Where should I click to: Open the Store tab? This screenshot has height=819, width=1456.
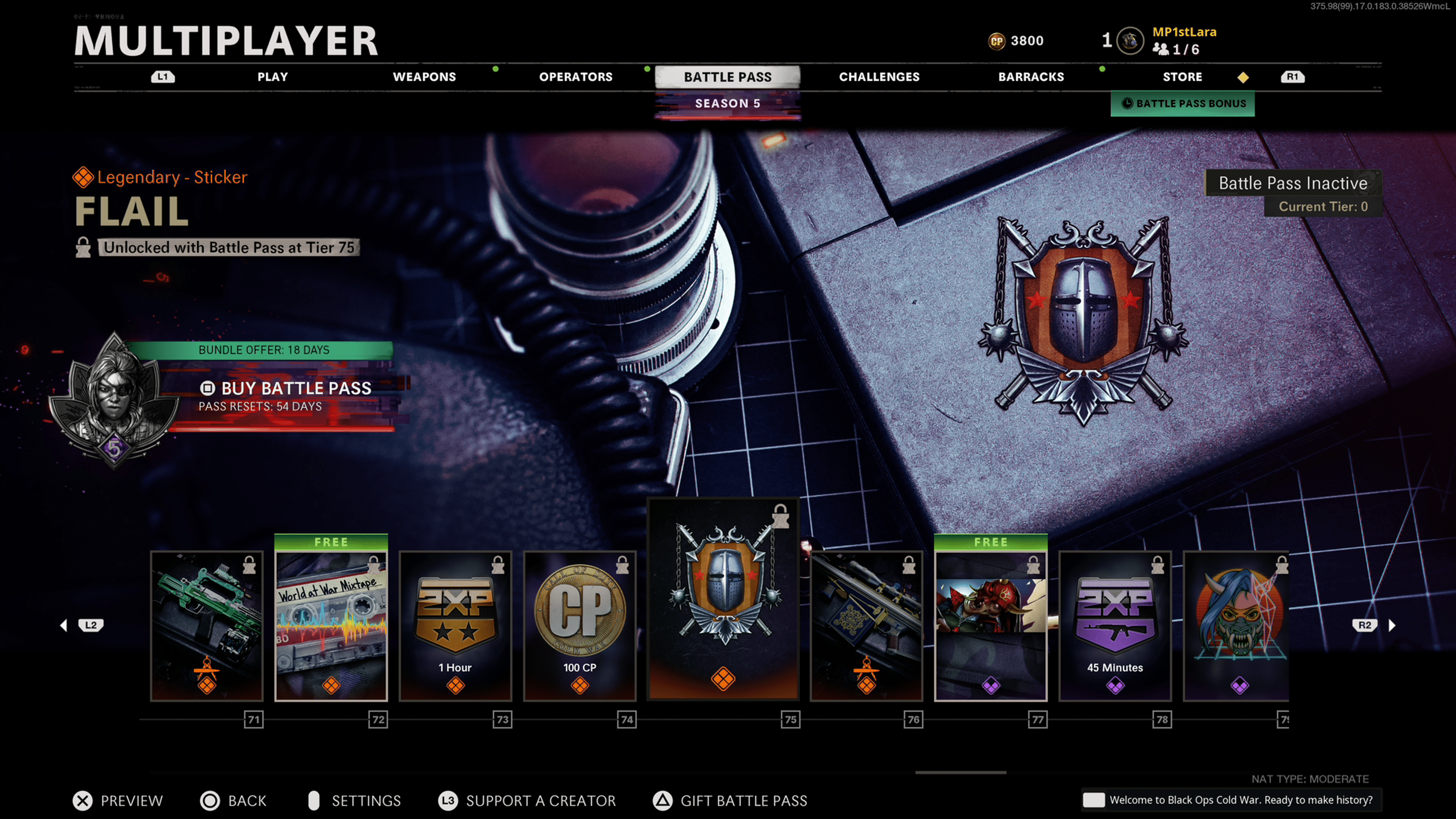coord(1183,77)
